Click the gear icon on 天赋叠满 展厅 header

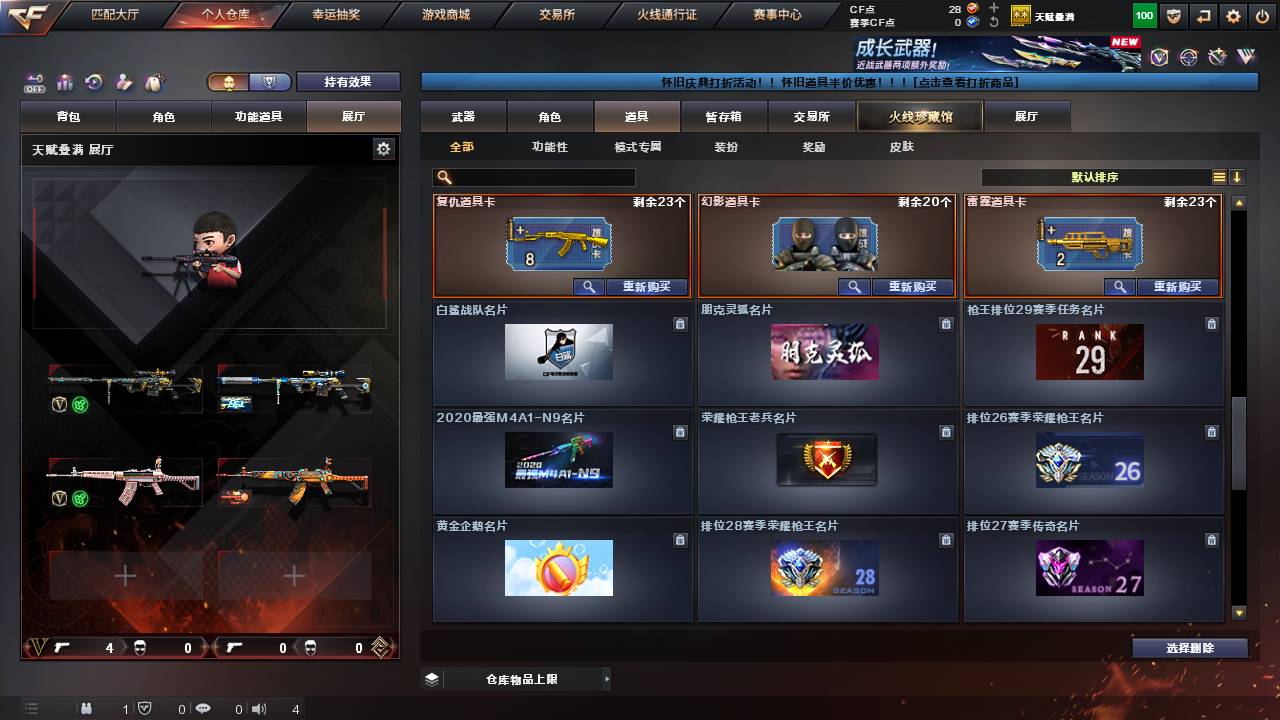pyautogui.click(x=382, y=147)
